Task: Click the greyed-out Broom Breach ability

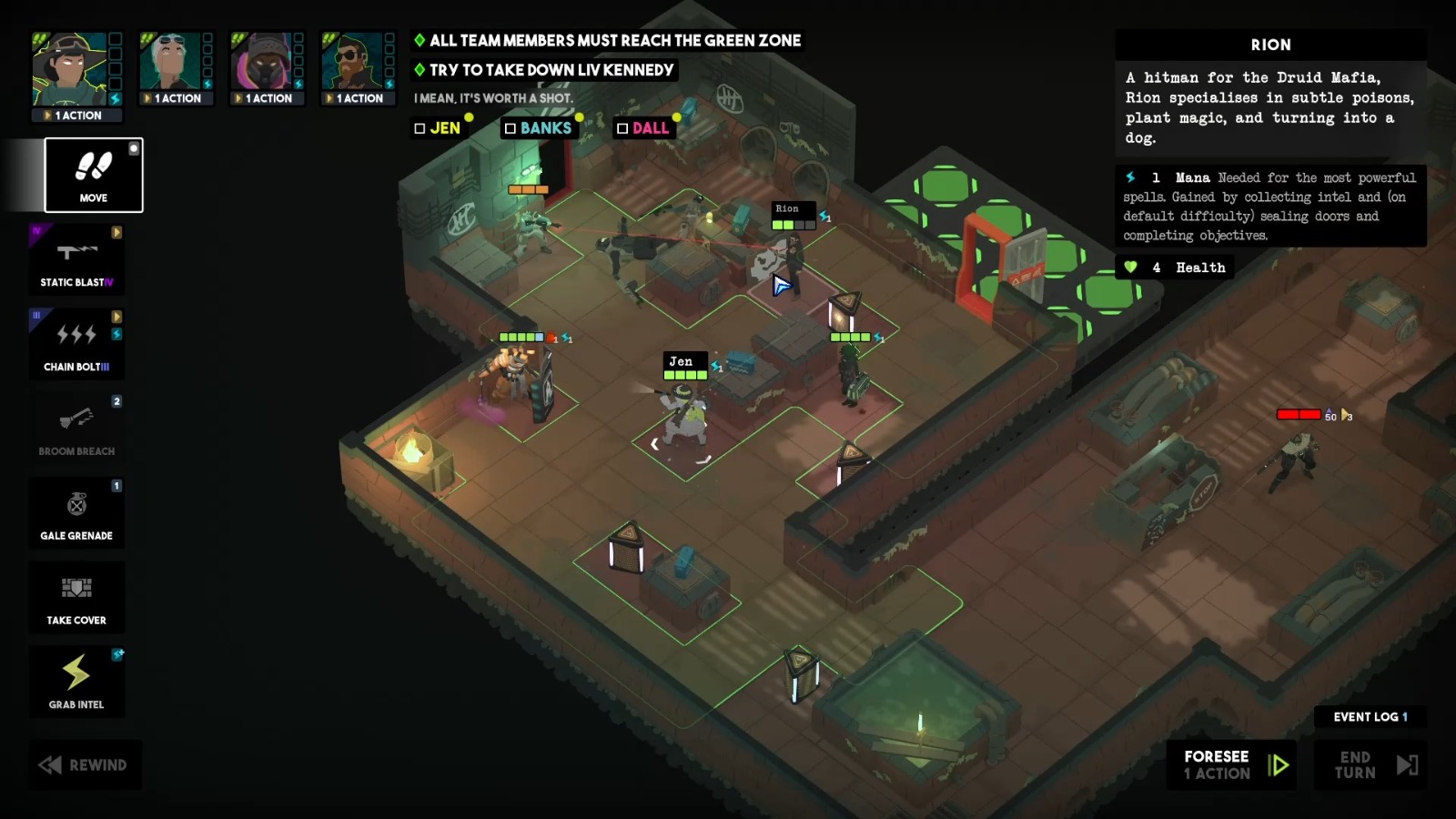Action: tap(76, 425)
